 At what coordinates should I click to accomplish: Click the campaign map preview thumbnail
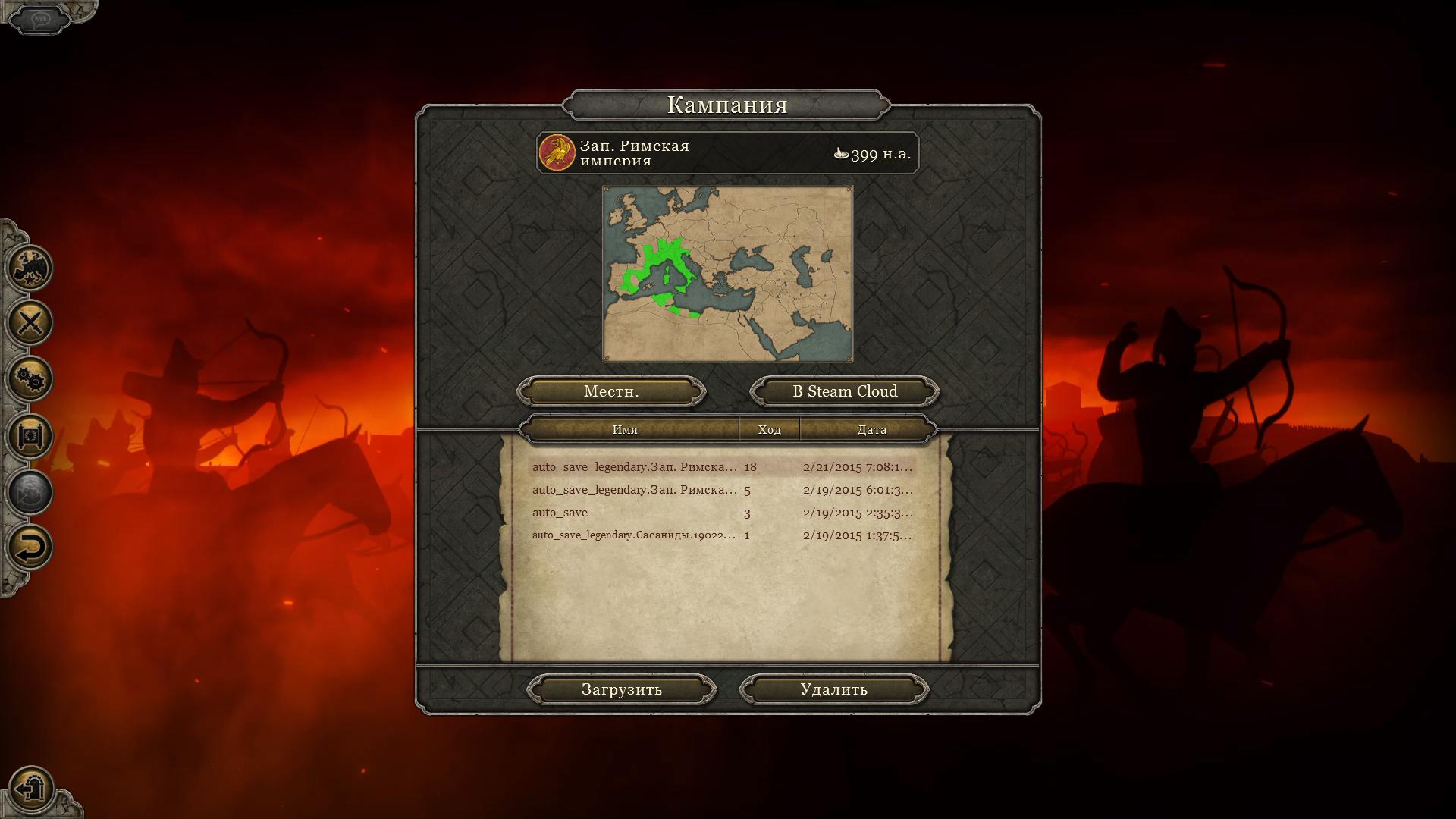(x=727, y=274)
